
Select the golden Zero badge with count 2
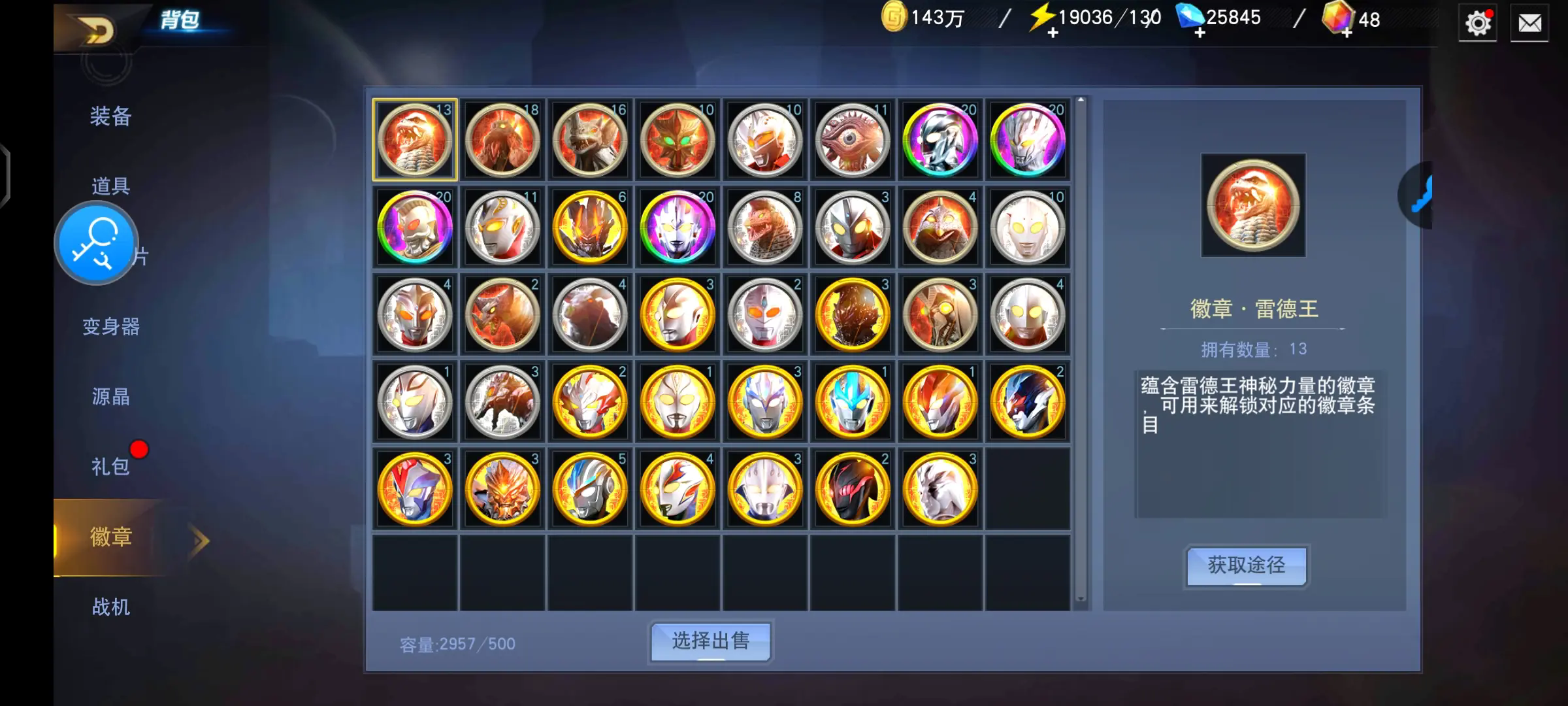1028,401
